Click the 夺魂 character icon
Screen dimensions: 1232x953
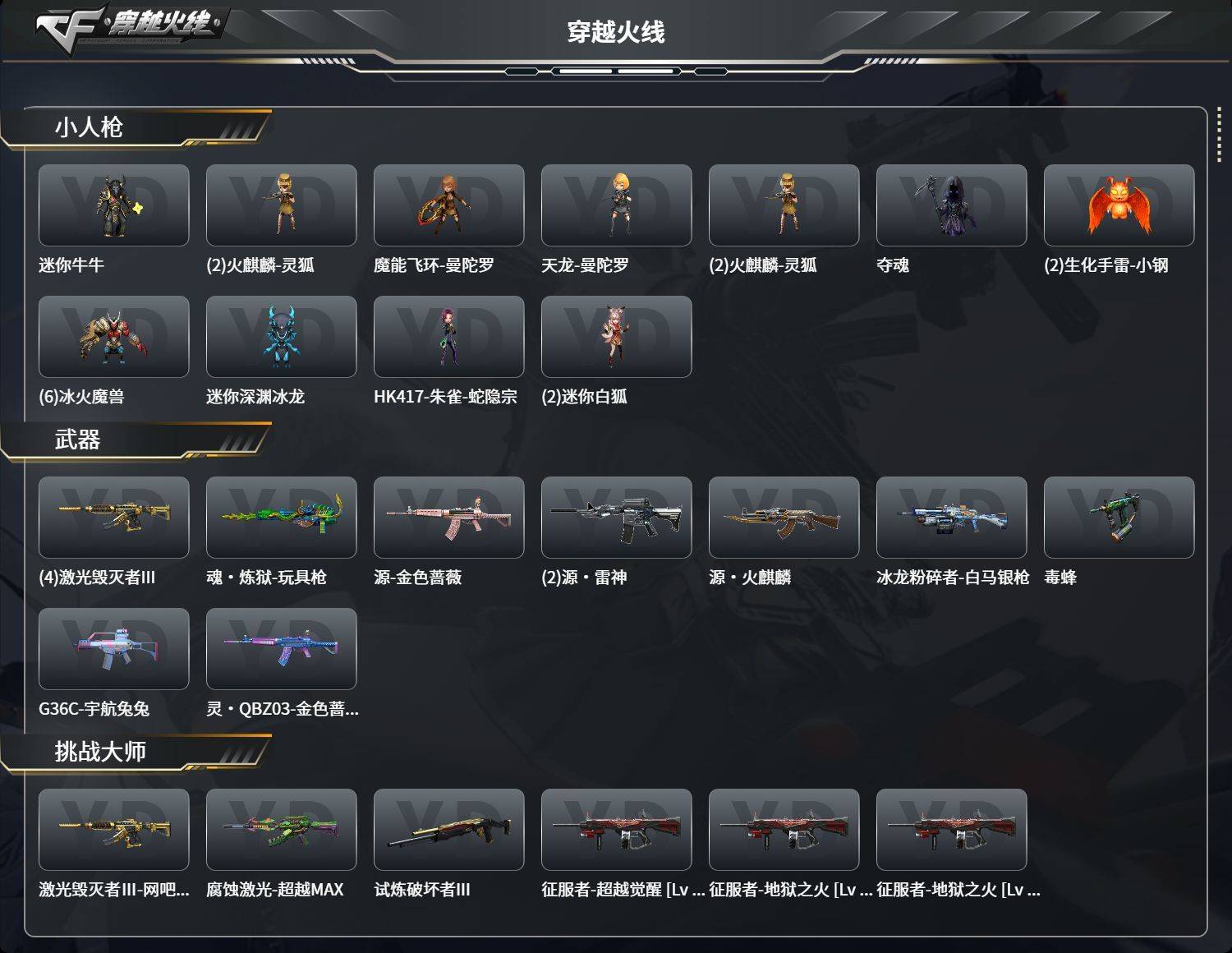tap(952, 205)
